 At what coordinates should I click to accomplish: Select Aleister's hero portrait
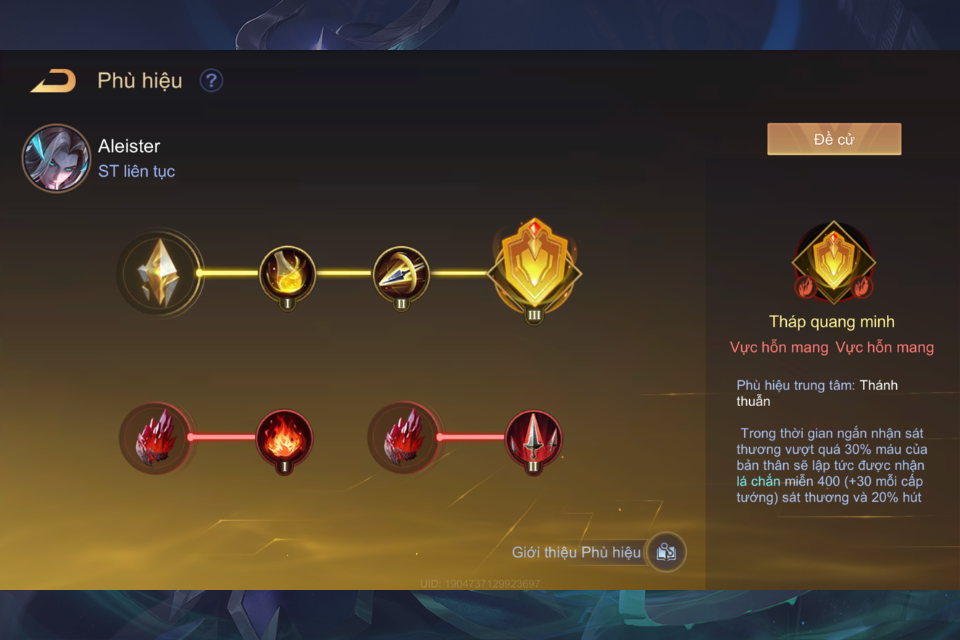point(56,158)
